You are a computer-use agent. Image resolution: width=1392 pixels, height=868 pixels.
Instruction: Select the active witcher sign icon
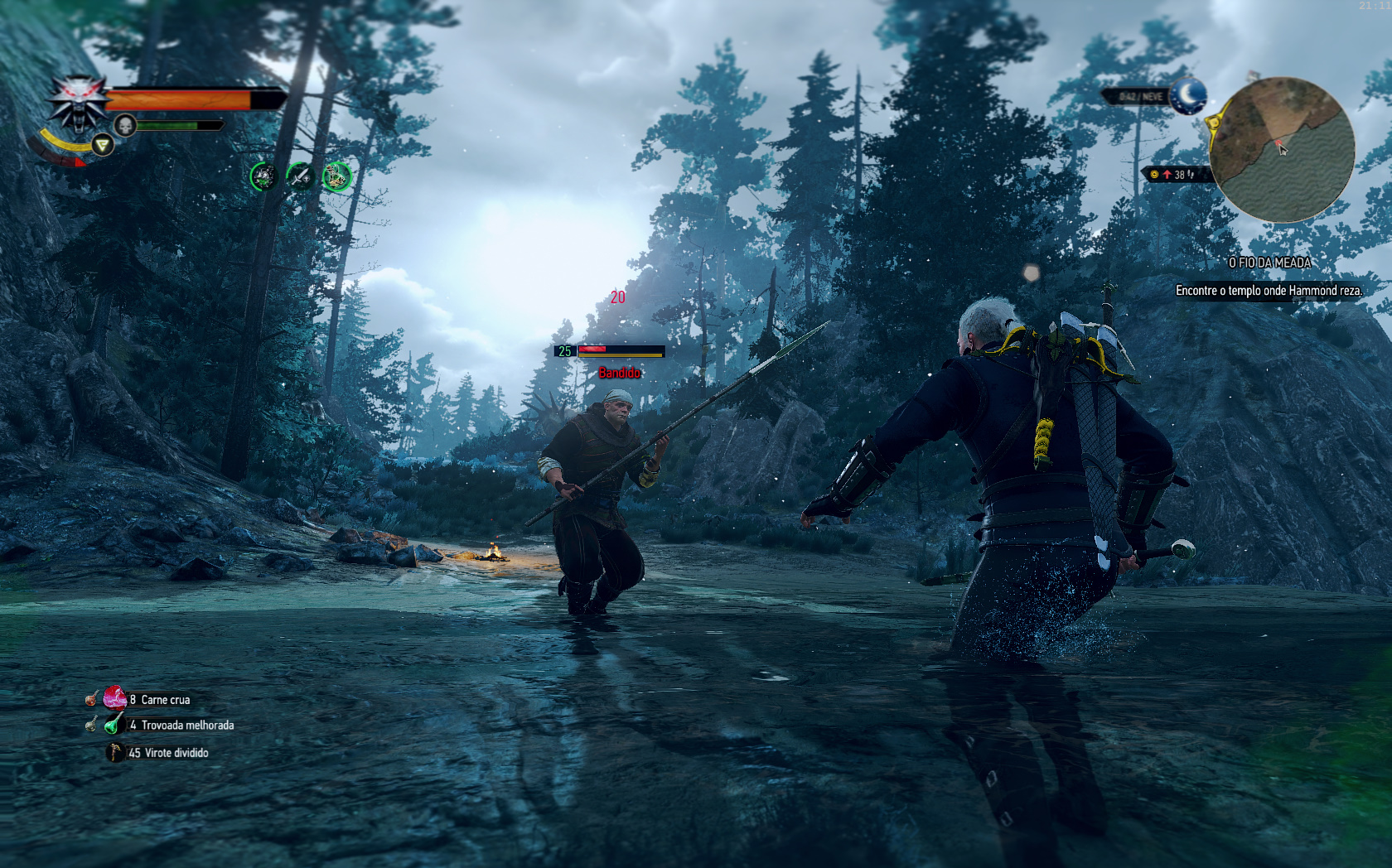click(102, 146)
